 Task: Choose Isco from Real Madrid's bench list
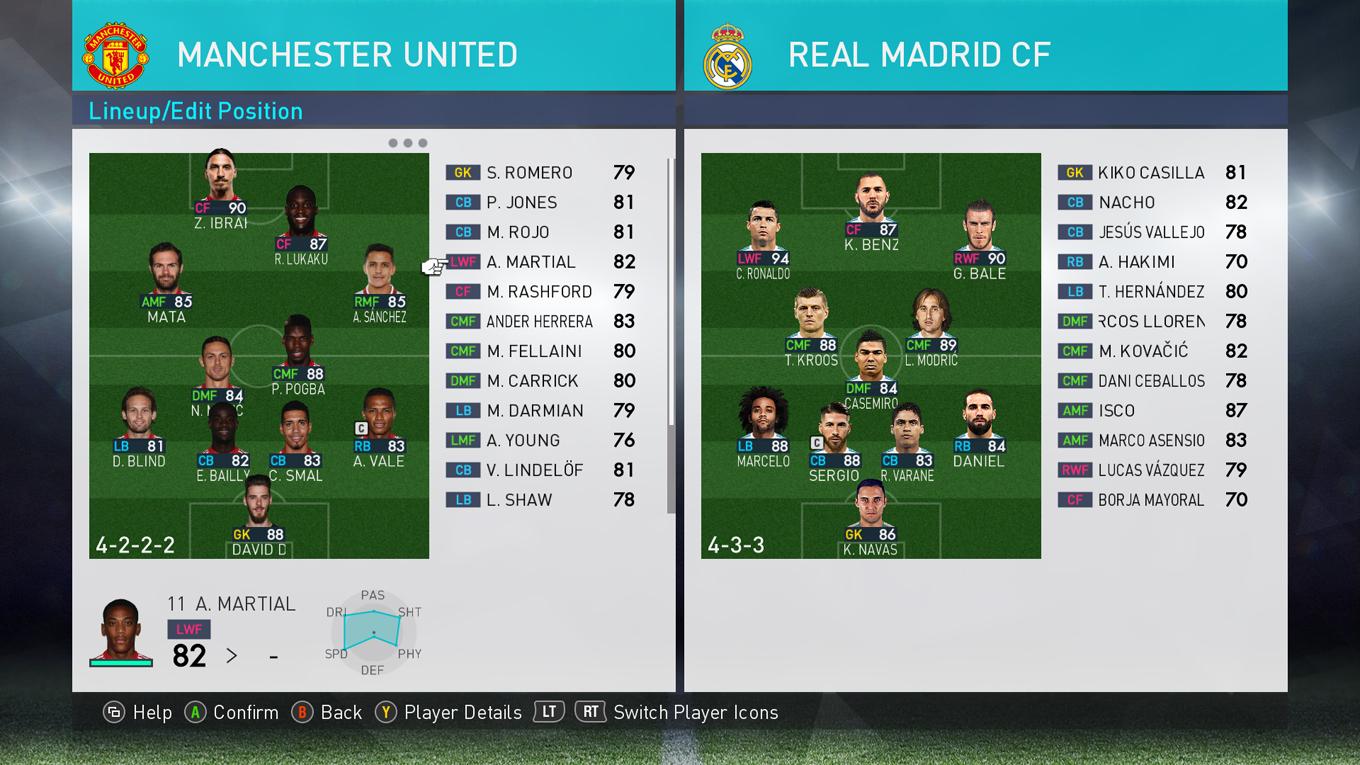1116,411
